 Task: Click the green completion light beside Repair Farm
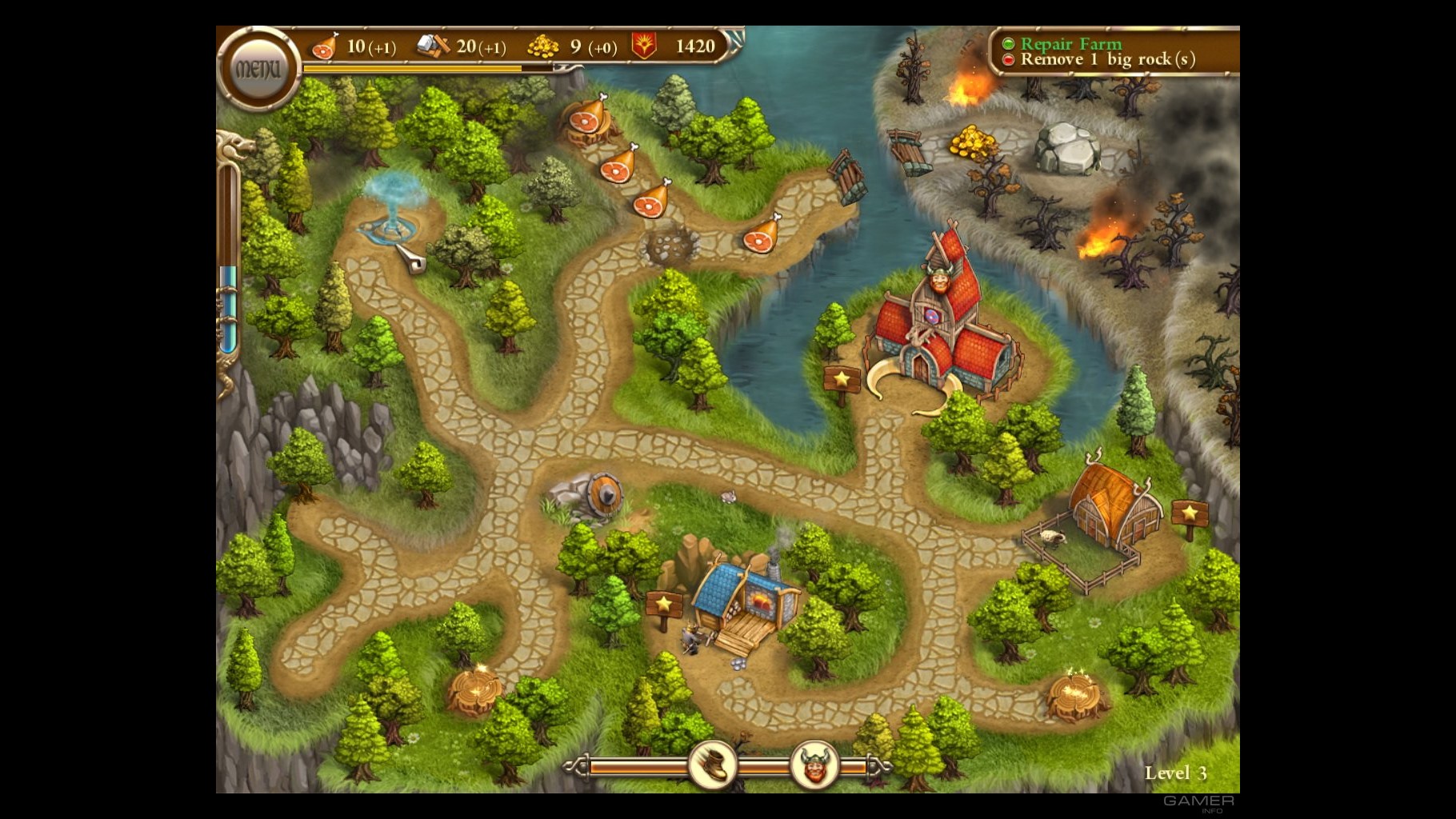[x=1009, y=44]
